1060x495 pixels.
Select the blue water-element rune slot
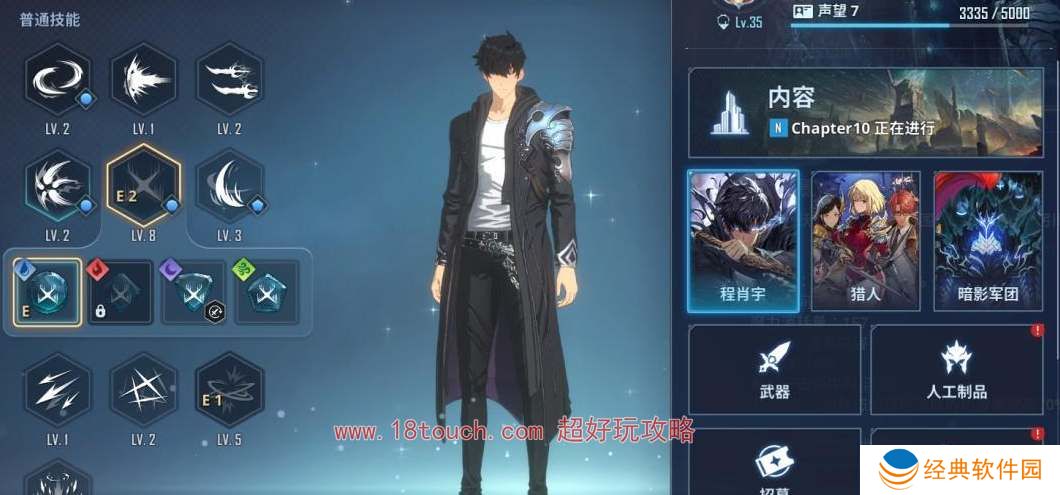pyautogui.click(x=47, y=292)
